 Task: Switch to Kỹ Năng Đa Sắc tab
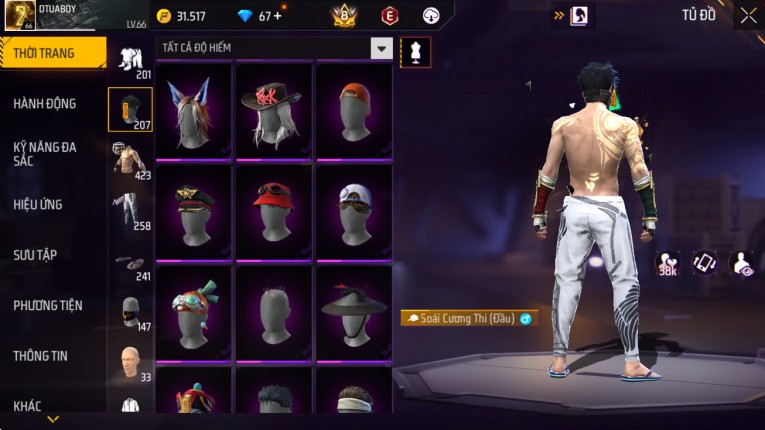[x=45, y=153]
